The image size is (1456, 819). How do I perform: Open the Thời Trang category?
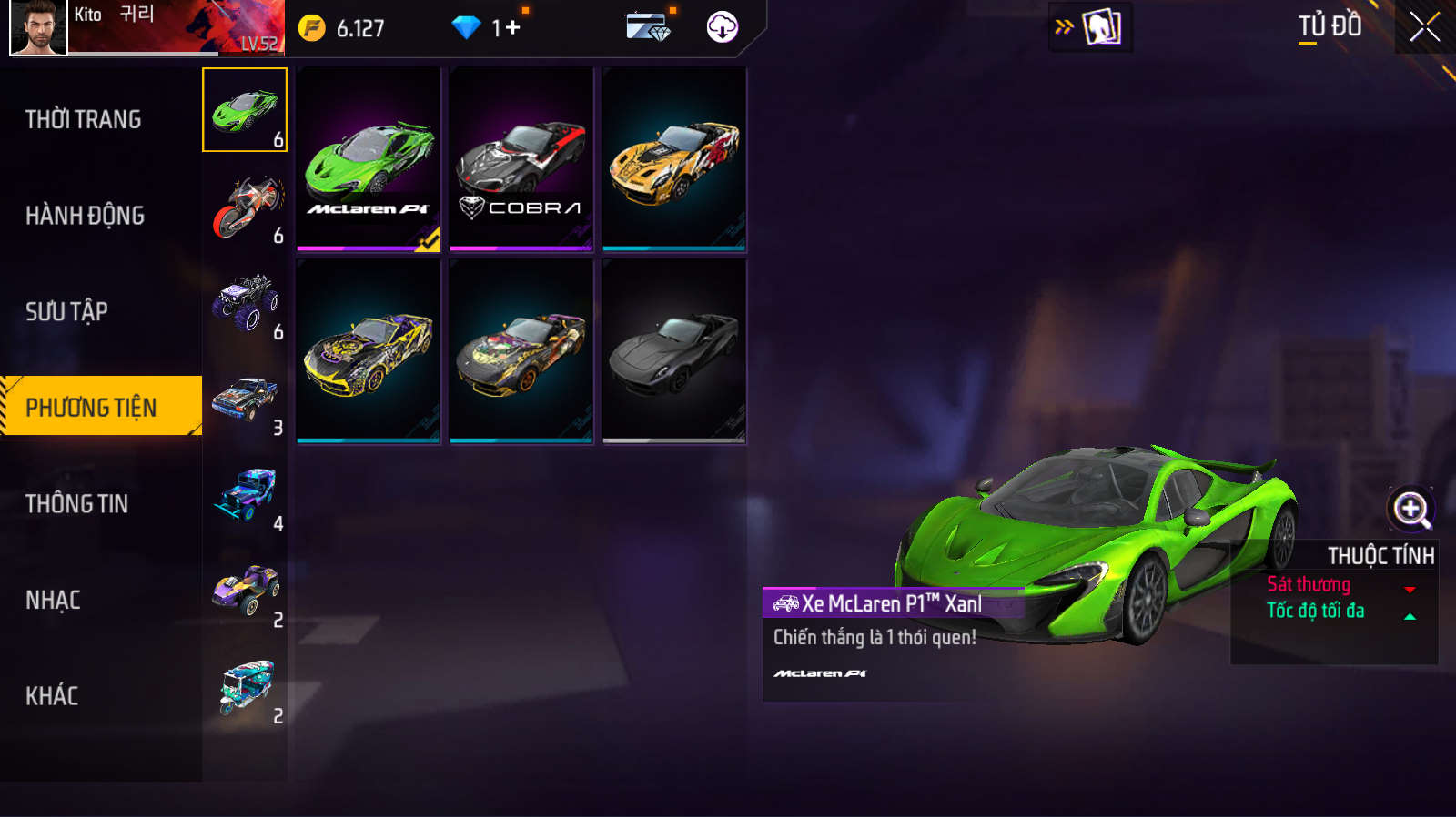pyautogui.click(x=84, y=119)
